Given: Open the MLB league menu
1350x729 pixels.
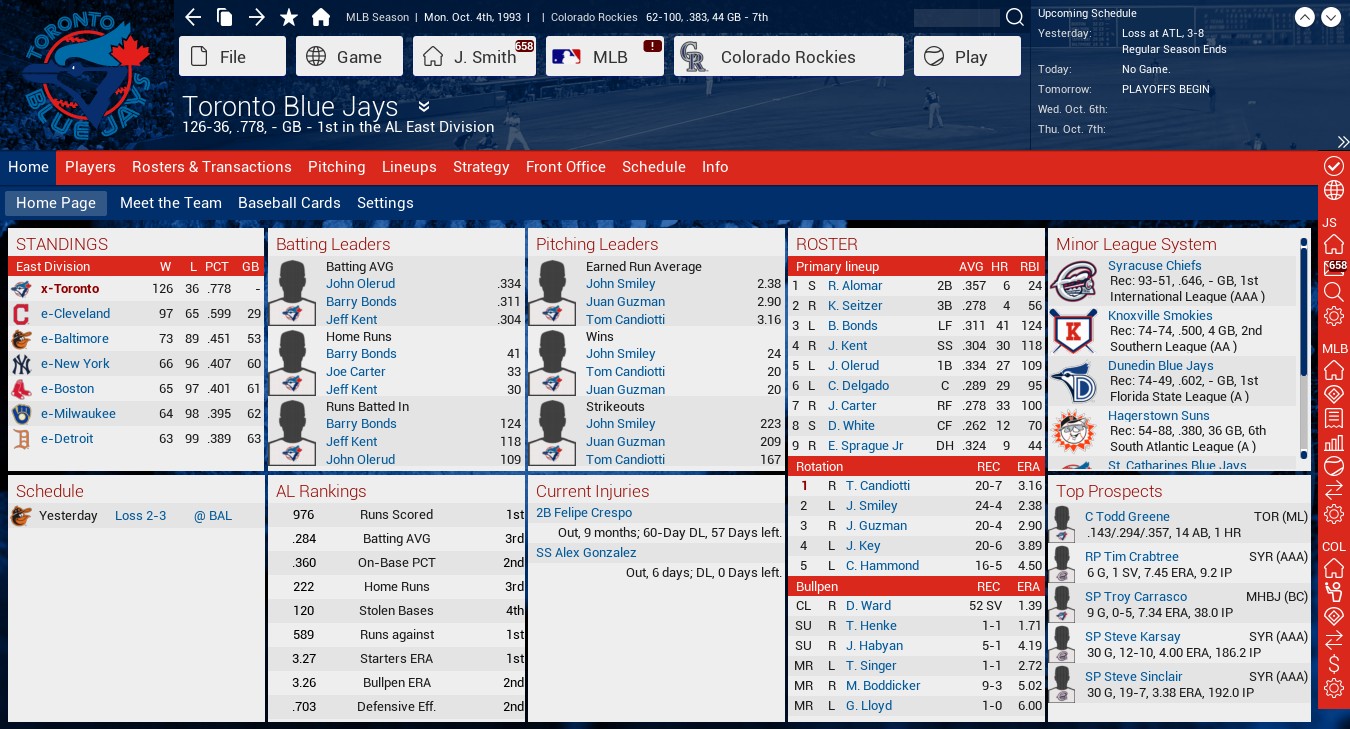Looking at the screenshot, I should 604,57.
